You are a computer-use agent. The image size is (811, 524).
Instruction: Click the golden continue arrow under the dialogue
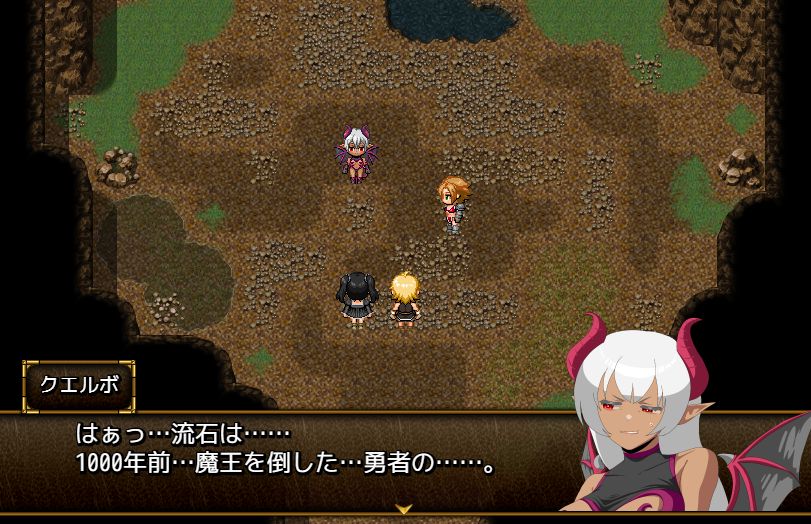(x=404, y=508)
